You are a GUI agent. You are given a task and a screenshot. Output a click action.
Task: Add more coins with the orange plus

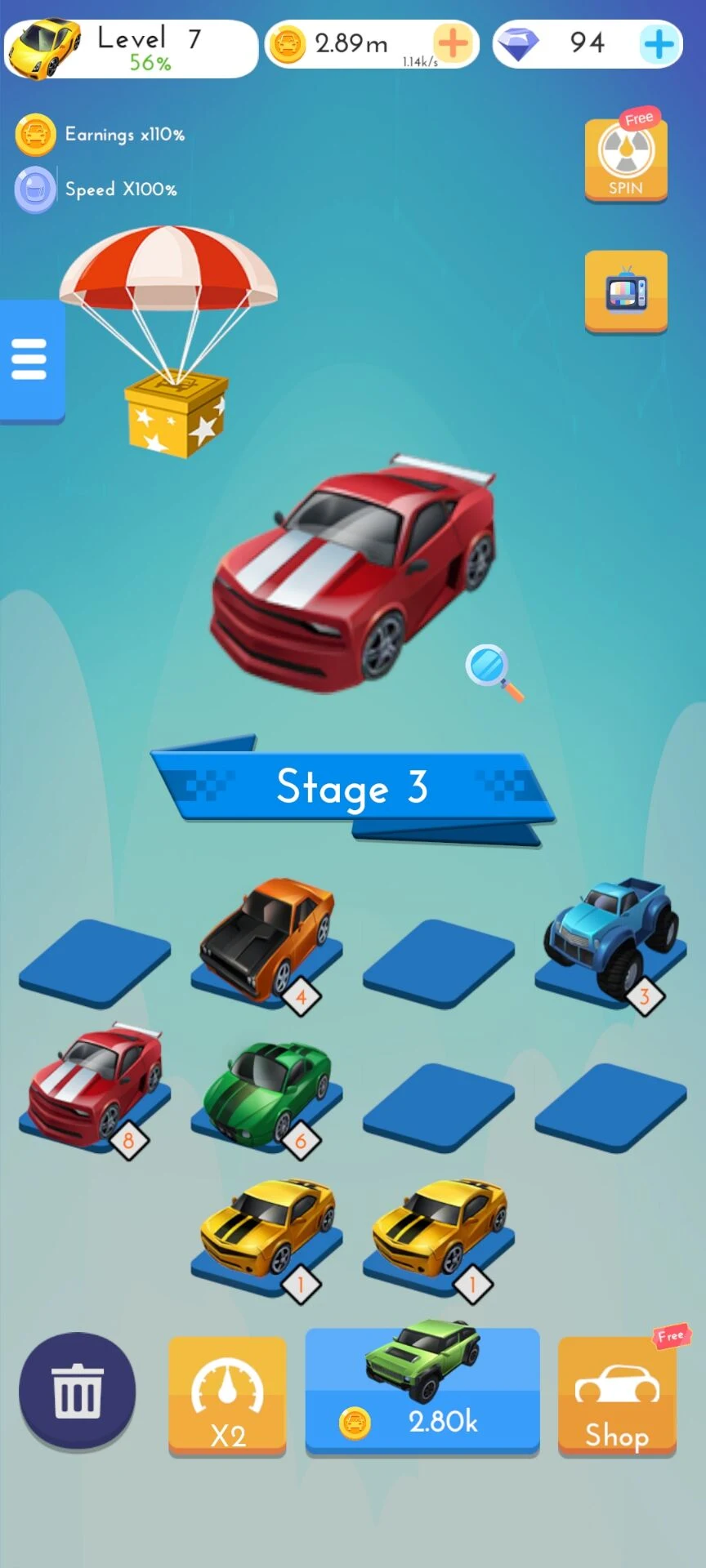pyautogui.click(x=453, y=43)
